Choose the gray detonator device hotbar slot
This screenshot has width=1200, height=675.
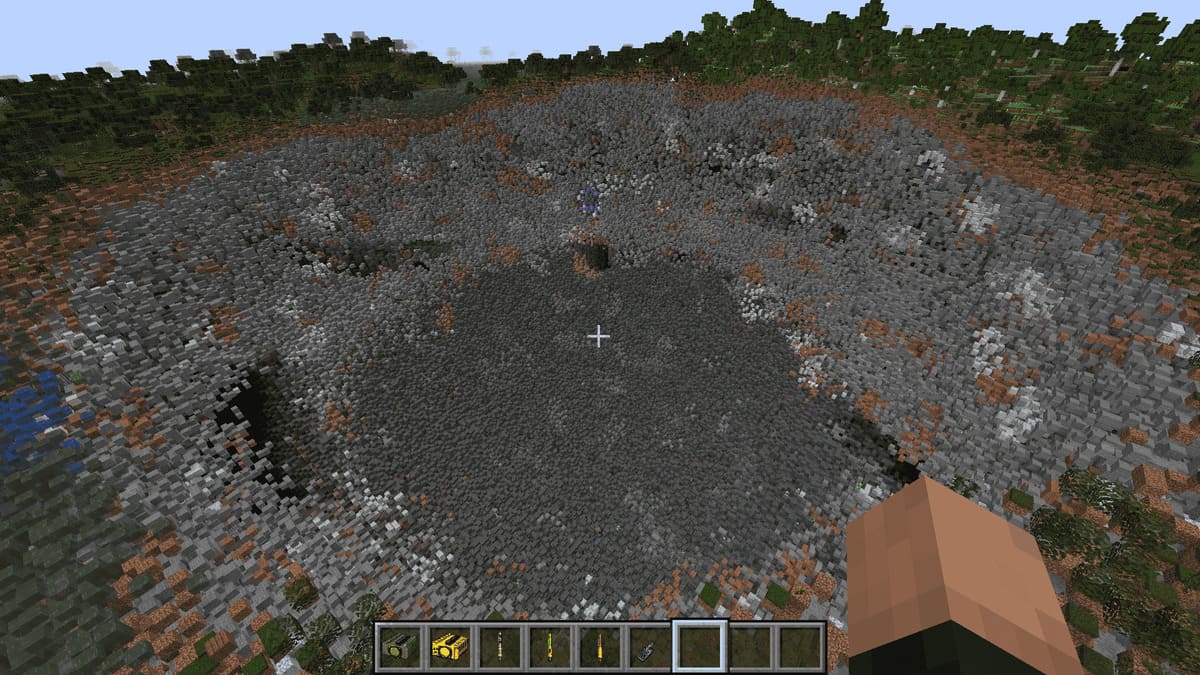pos(649,647)
